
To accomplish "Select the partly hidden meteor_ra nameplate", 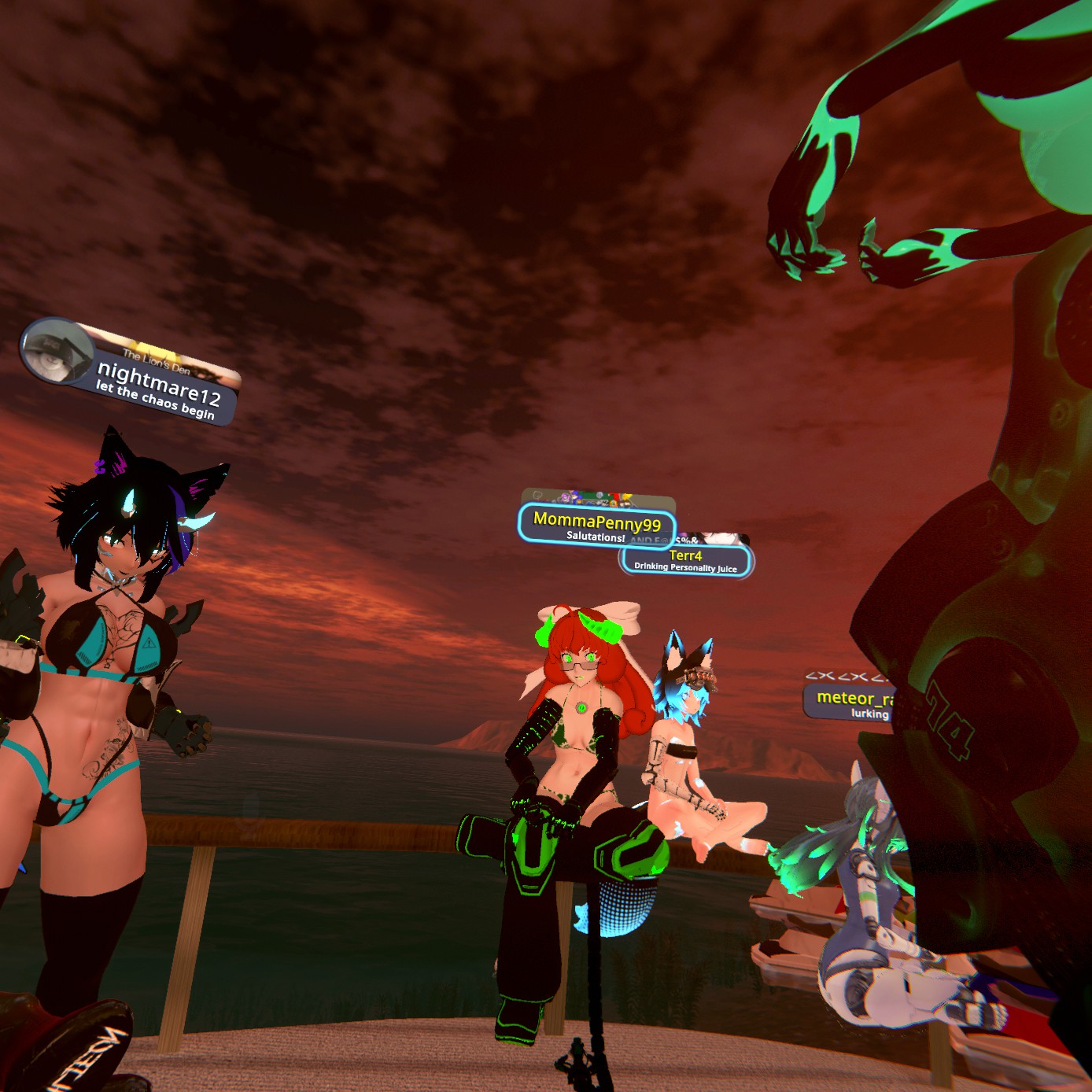I will pos(850,700).
